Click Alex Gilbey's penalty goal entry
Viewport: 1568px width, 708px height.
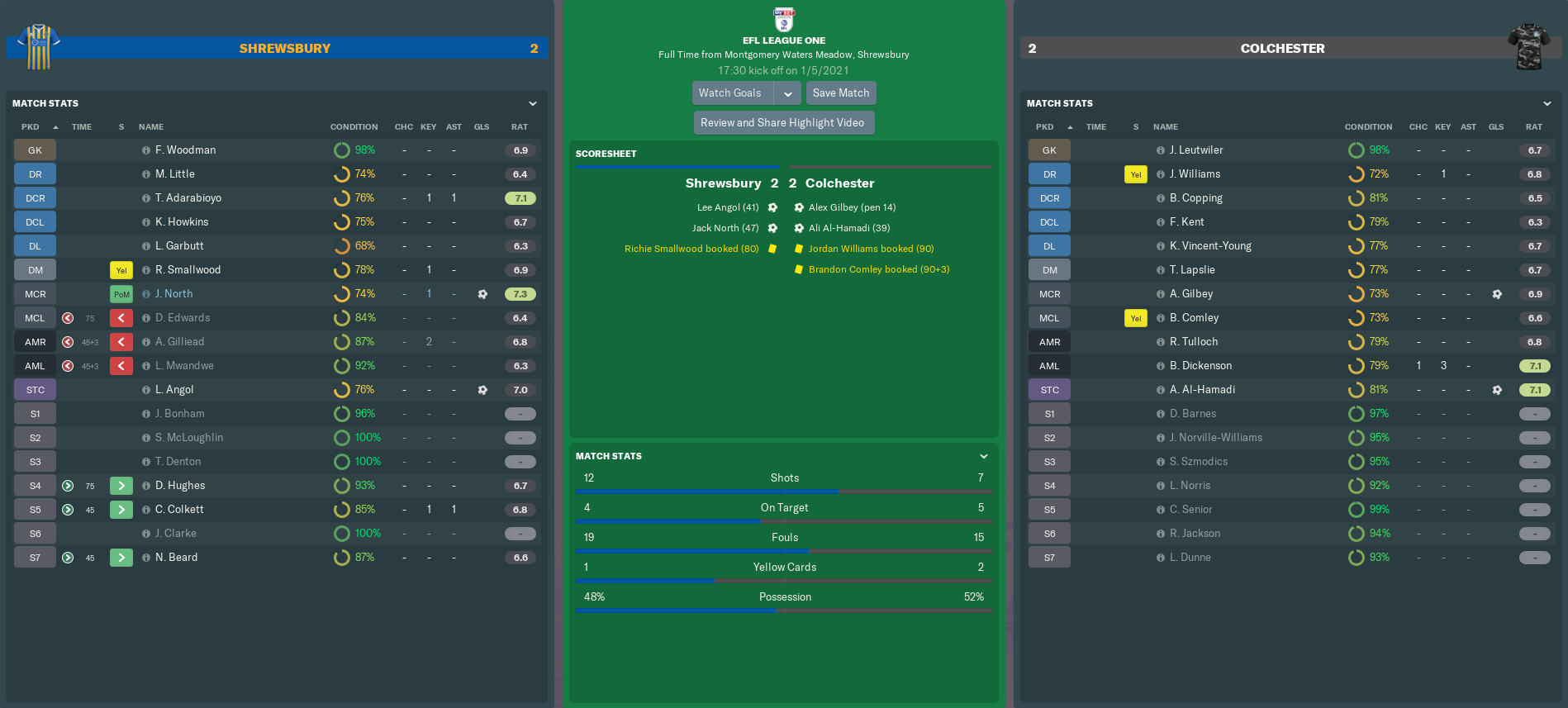[852, 207]
